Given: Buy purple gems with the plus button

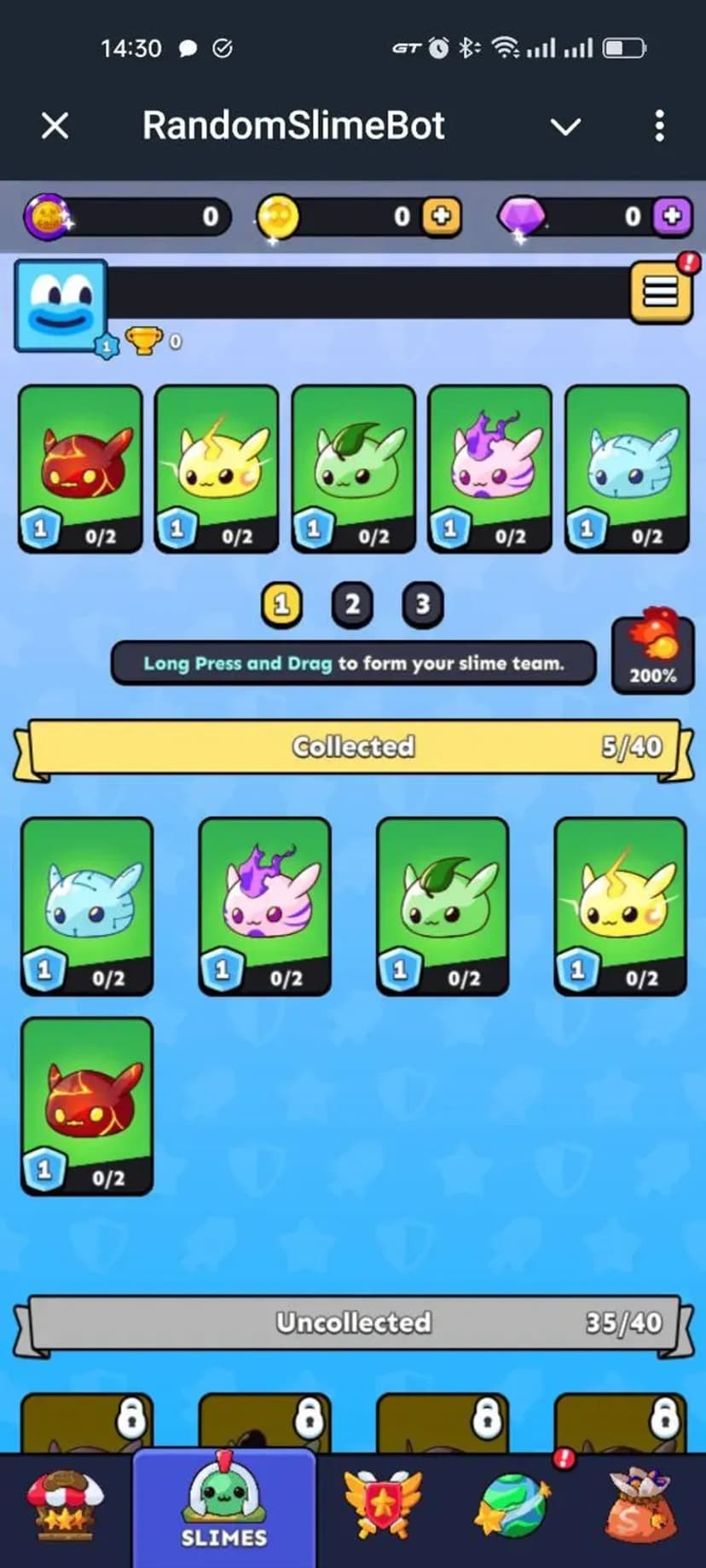Looking at the screenshot, I should [672, 216].
